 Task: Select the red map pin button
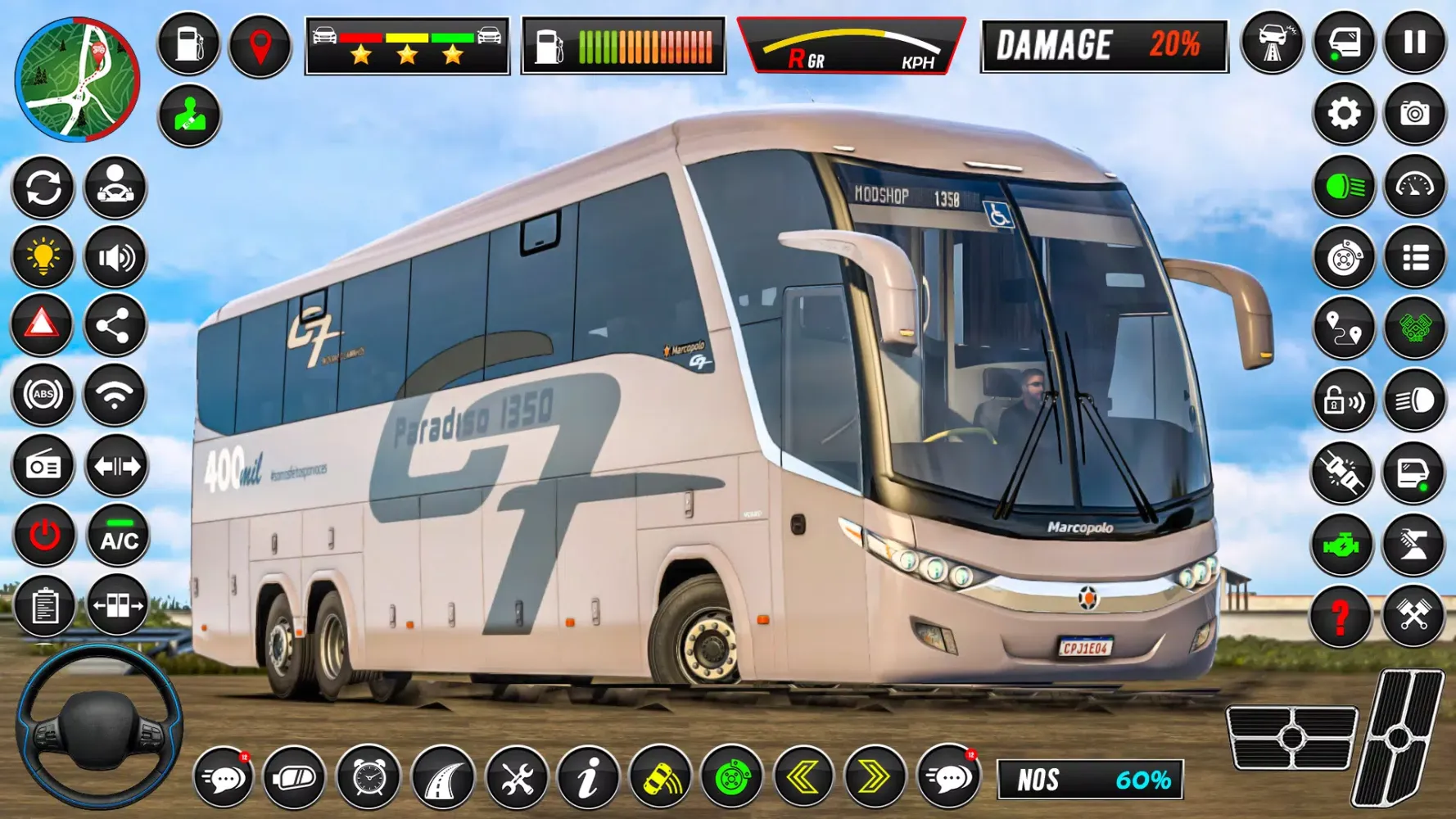click(260, 44)
